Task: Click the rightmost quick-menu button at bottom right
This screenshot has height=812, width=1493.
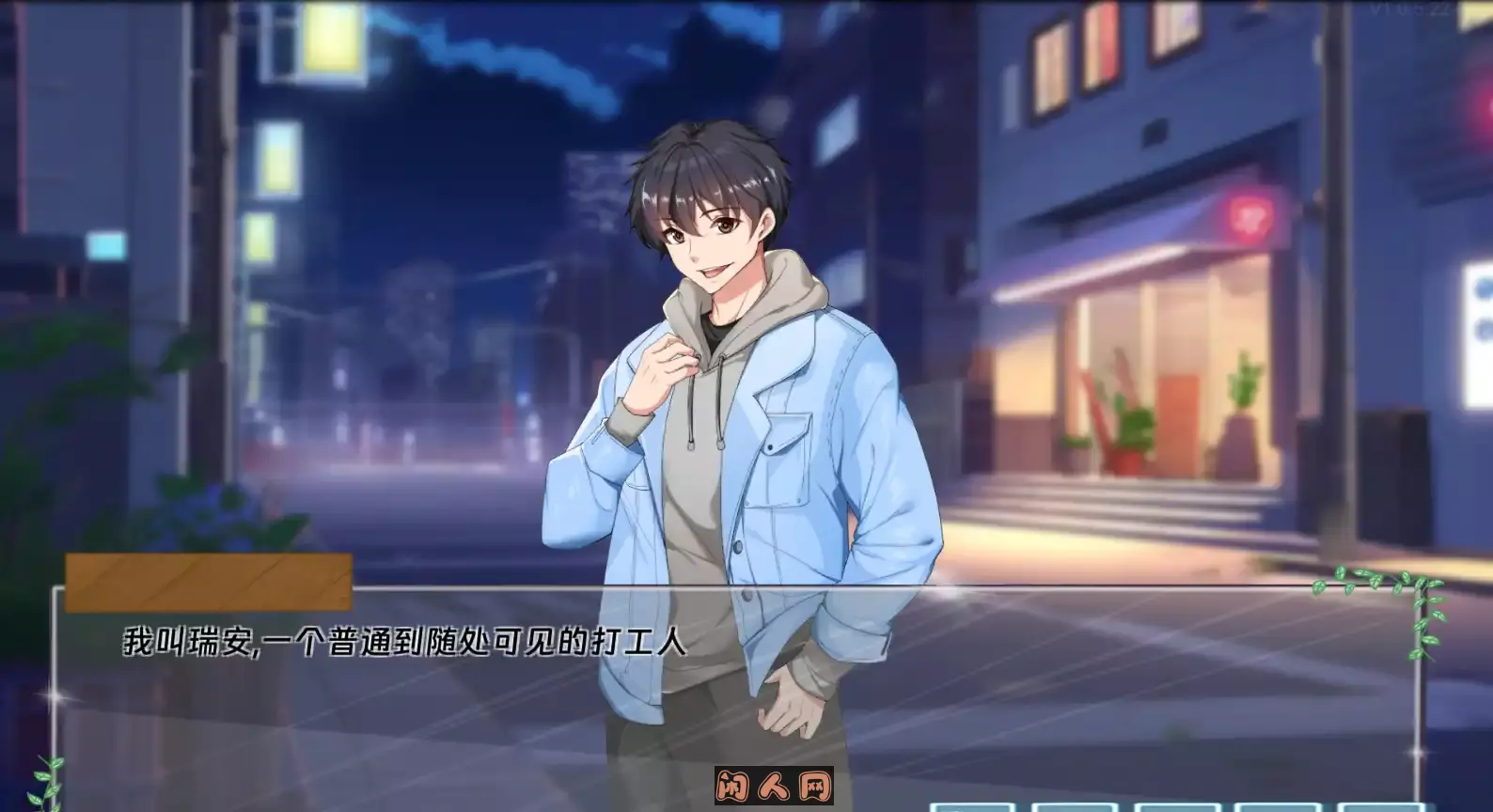Action: 1380,806
